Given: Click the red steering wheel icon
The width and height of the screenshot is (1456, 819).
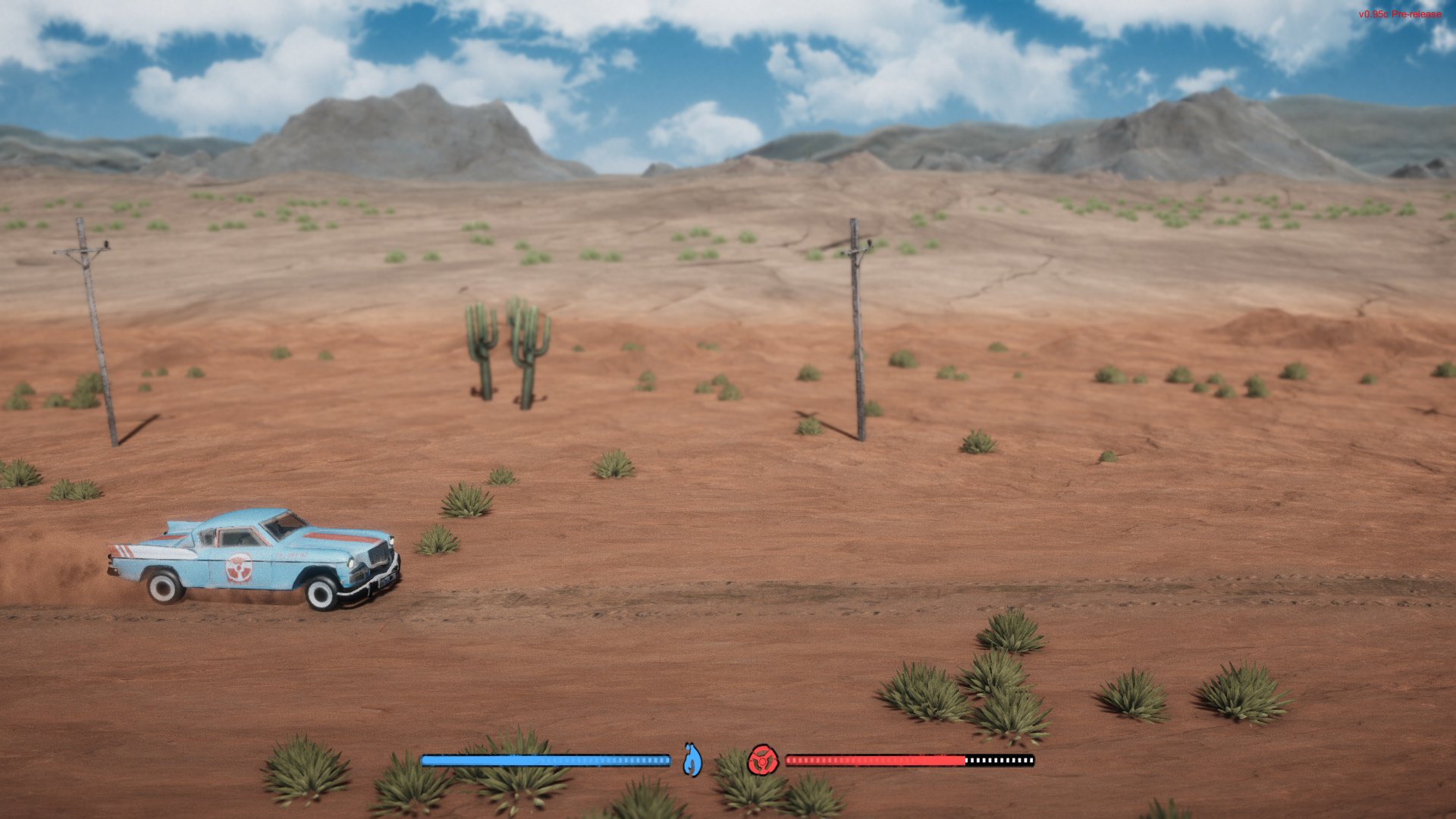Looking at the screenshot, I should 762,760.
